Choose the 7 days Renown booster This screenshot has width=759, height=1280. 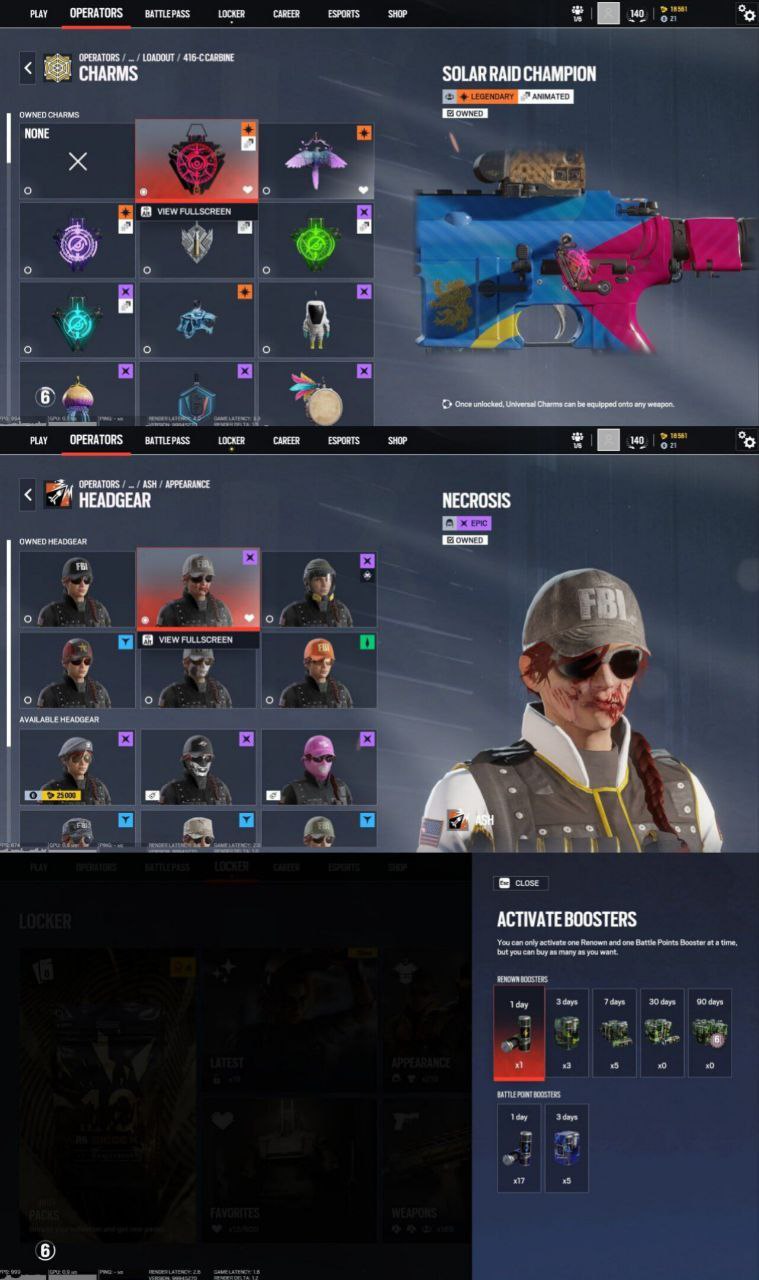[613, 1033]
